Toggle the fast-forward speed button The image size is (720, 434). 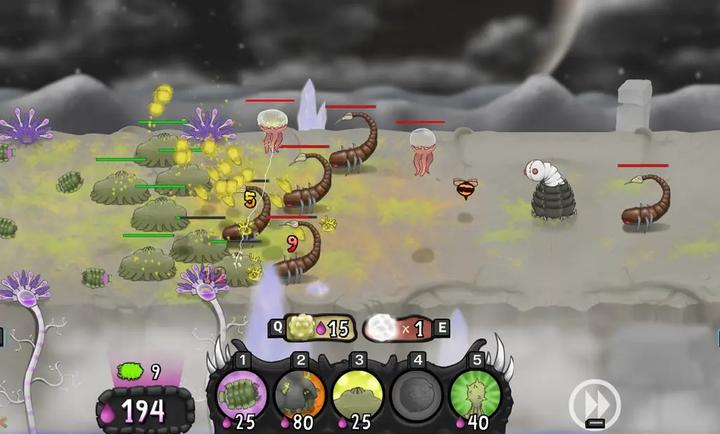(x=594, y=405)
